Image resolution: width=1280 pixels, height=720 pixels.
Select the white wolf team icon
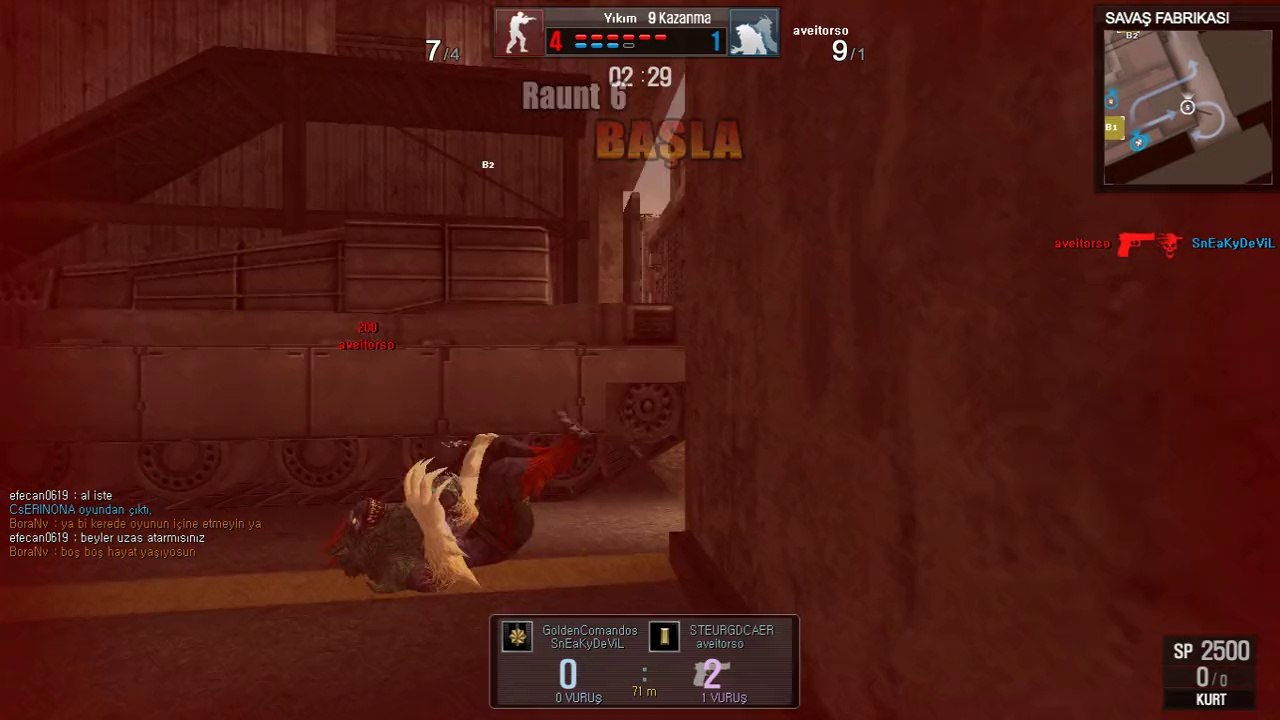(753, 33)
